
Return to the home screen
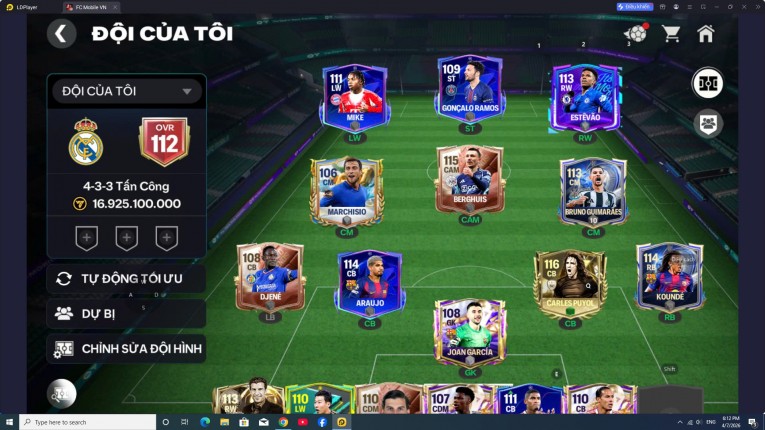(x=706, y=34)
